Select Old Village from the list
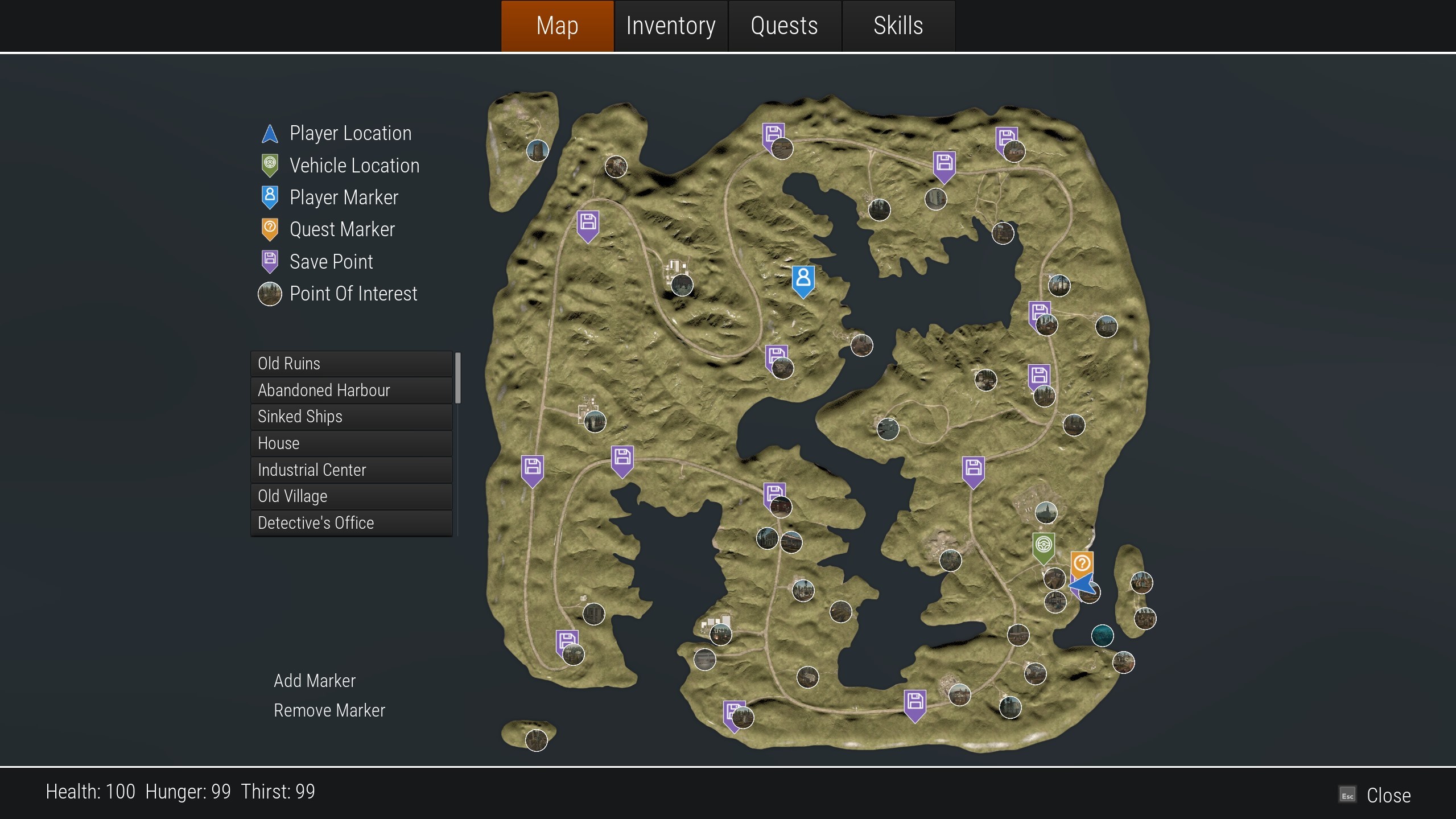 (x=351, y=496)
